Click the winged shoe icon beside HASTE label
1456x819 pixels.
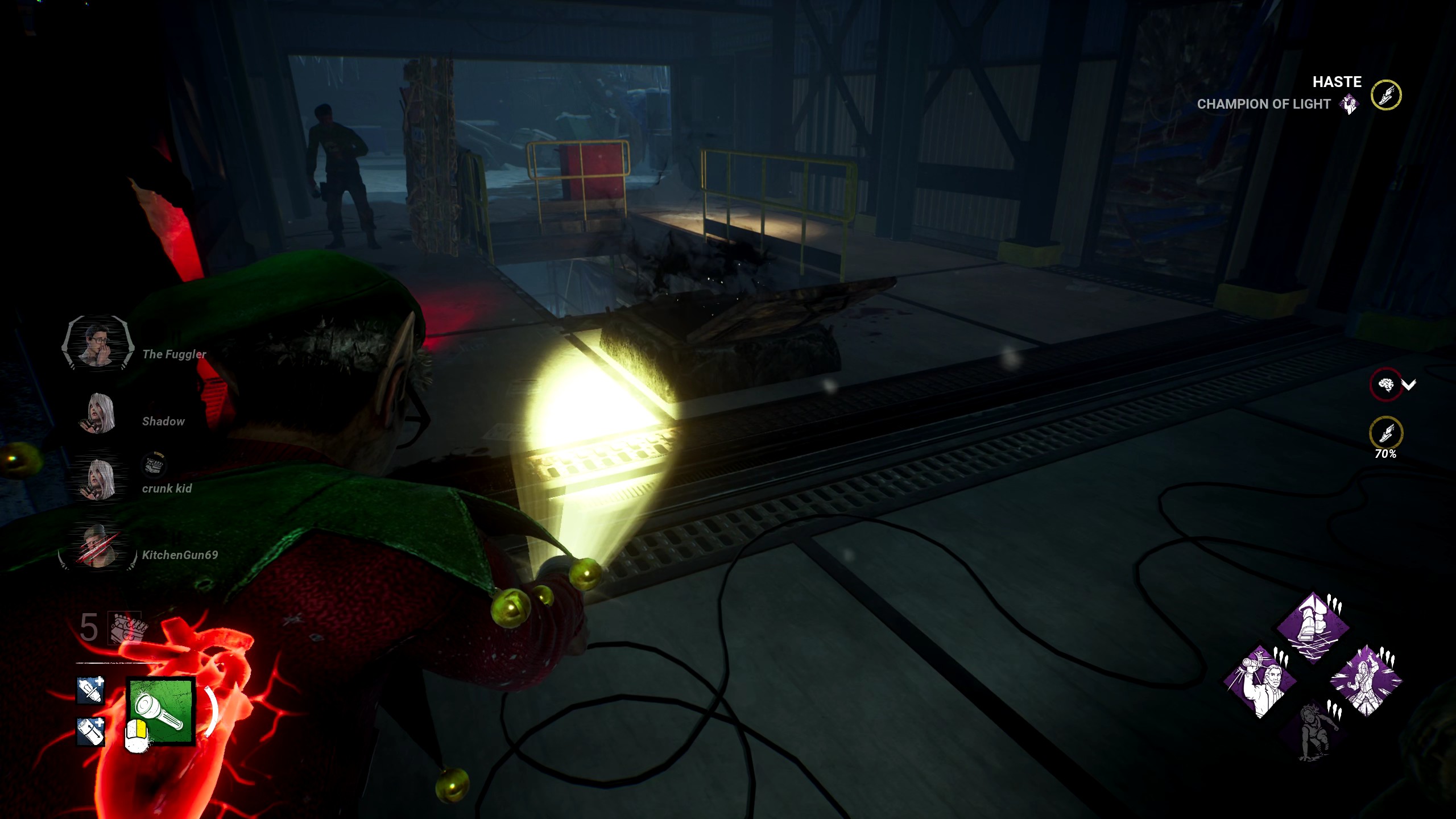tap(1386, 95)
